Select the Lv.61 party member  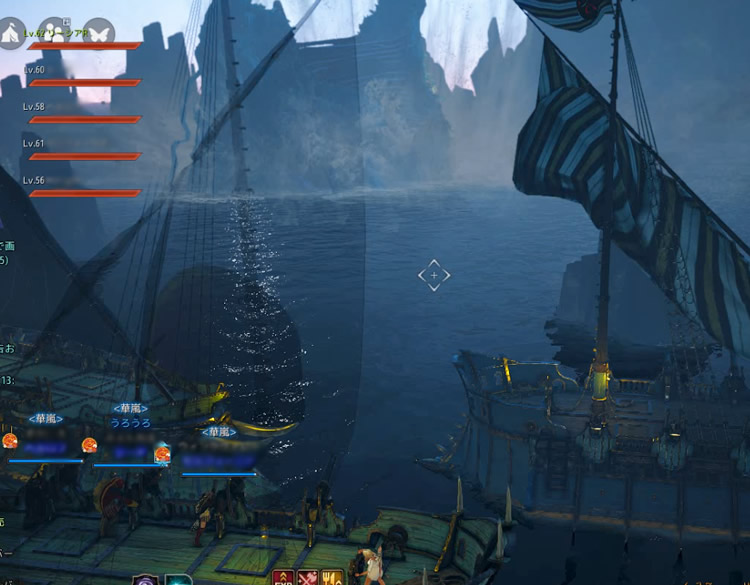tap(80, 151)
